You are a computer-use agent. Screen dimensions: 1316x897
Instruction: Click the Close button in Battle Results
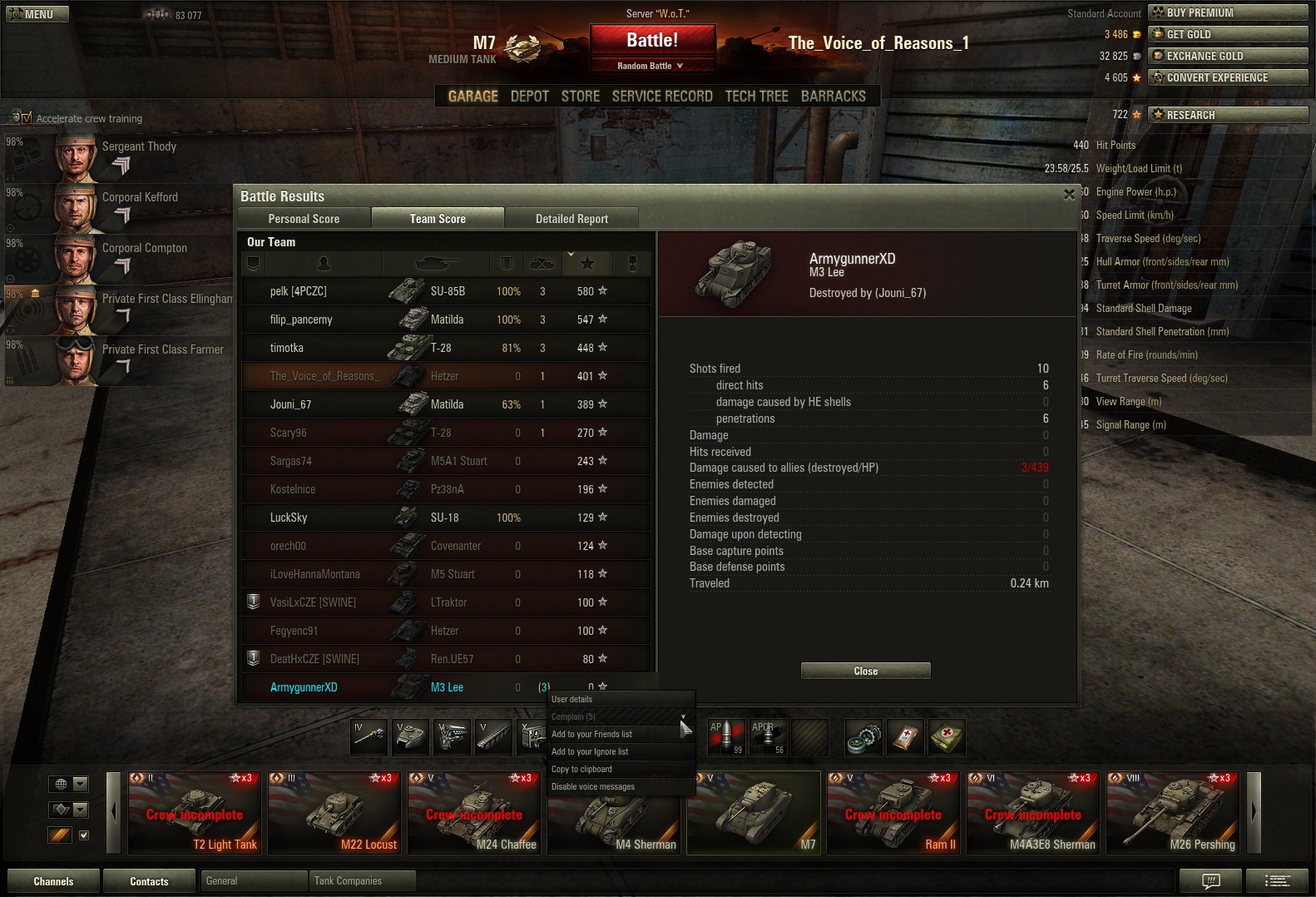click(865, 671)
